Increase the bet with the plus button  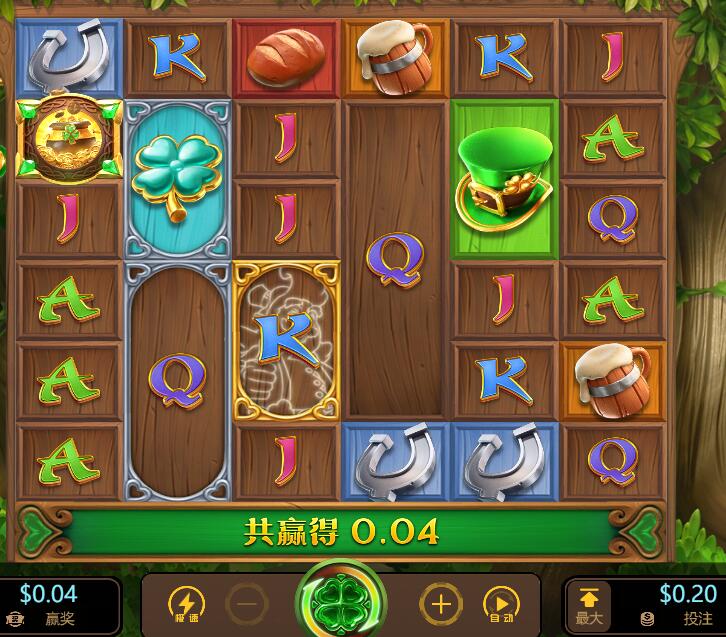click(x=440, y=604)
